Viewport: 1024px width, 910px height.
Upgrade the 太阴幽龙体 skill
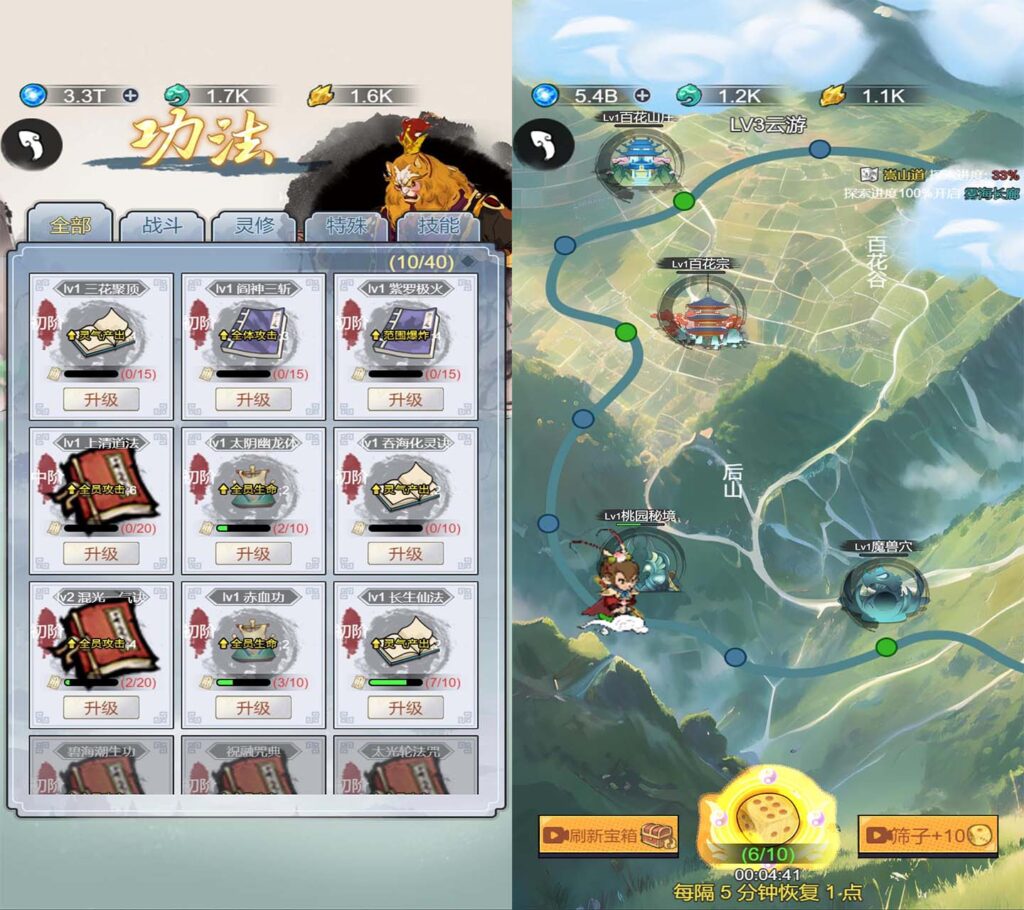[253, 553]
